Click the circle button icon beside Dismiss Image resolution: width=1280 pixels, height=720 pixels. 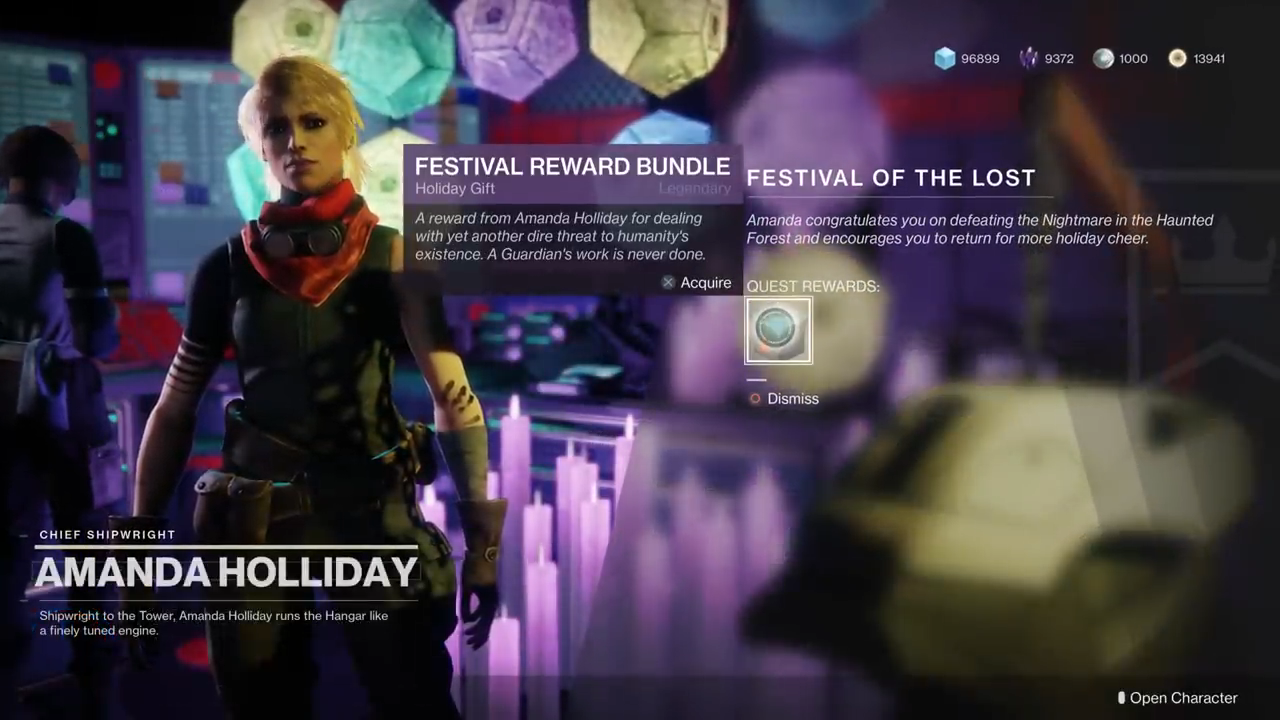click(755, 398)
